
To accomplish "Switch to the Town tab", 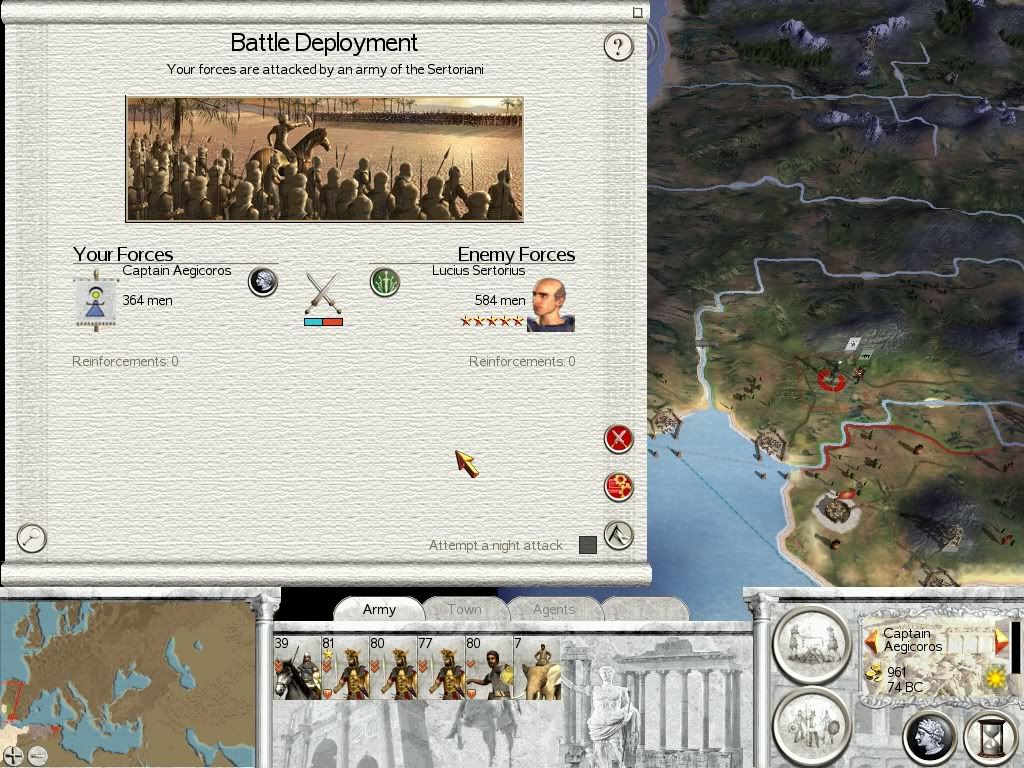I will [x=464, y=609].
